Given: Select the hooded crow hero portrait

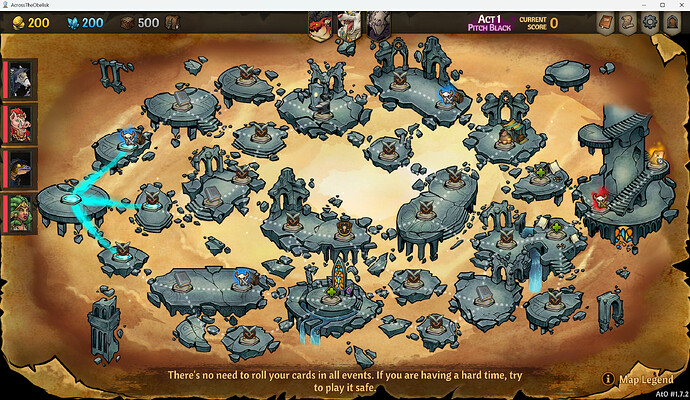Looking at the screenshot, I should [21, 168].
